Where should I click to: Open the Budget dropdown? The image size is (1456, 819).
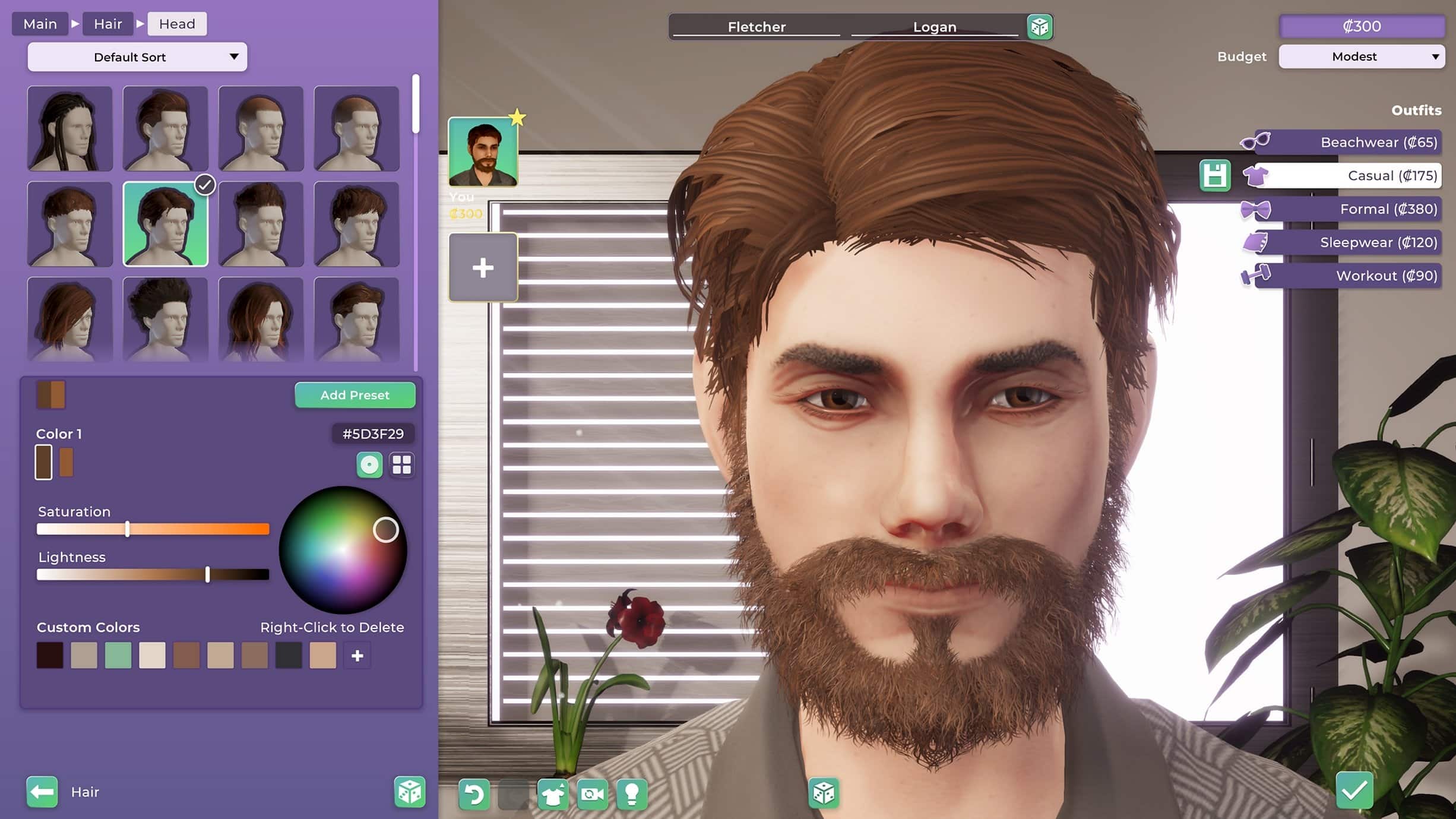point(1361,56)
